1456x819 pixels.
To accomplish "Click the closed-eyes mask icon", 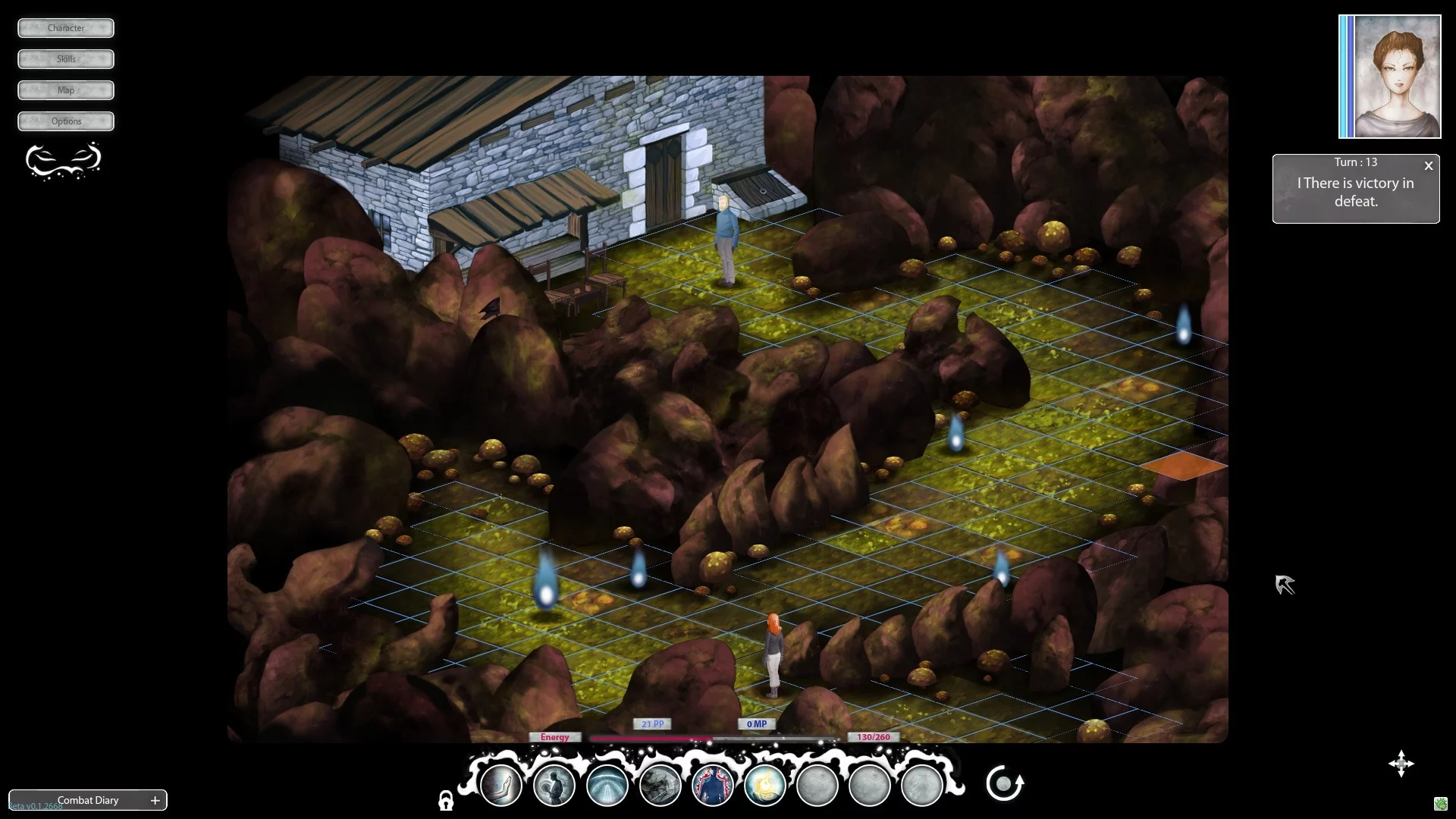I will pos(64,160).
